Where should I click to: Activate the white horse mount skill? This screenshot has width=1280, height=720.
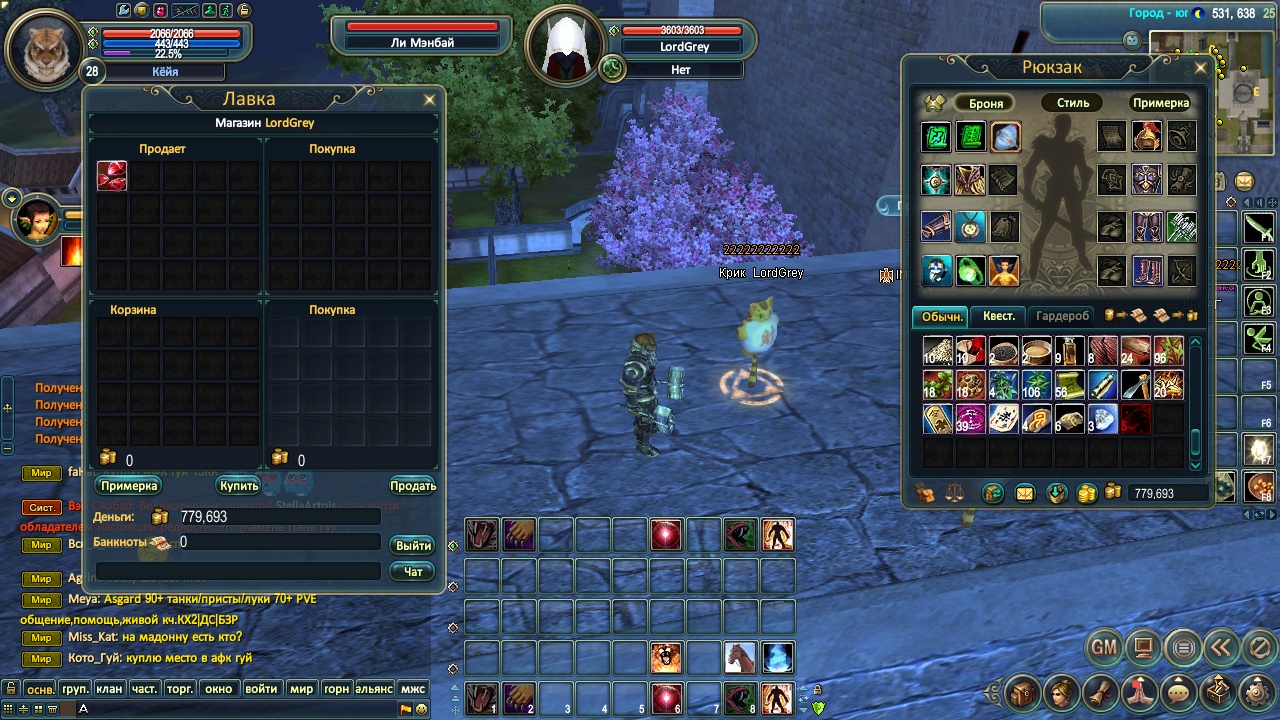(x=740, y=657)
